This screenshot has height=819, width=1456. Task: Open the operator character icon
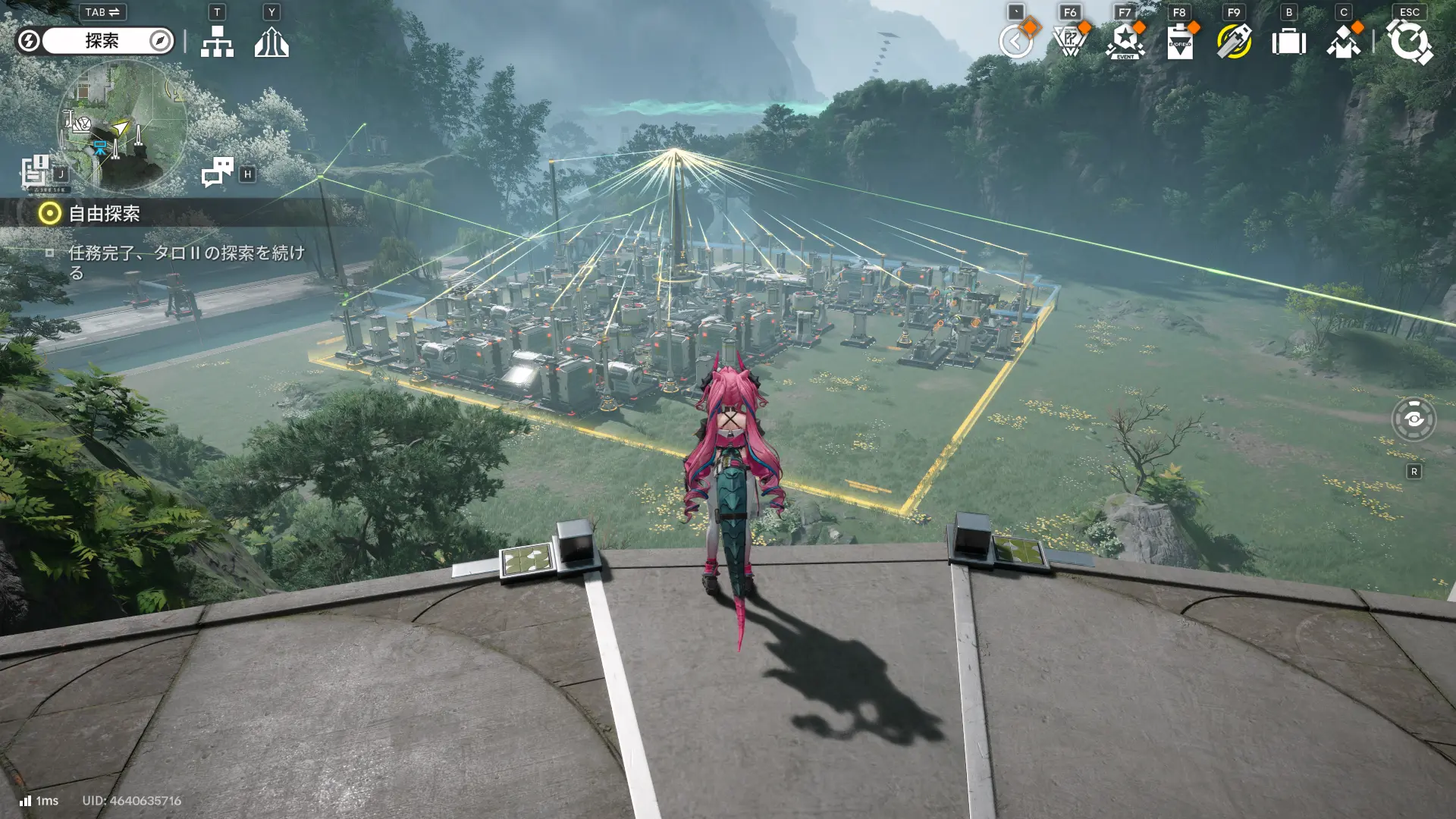[1343, 42]
